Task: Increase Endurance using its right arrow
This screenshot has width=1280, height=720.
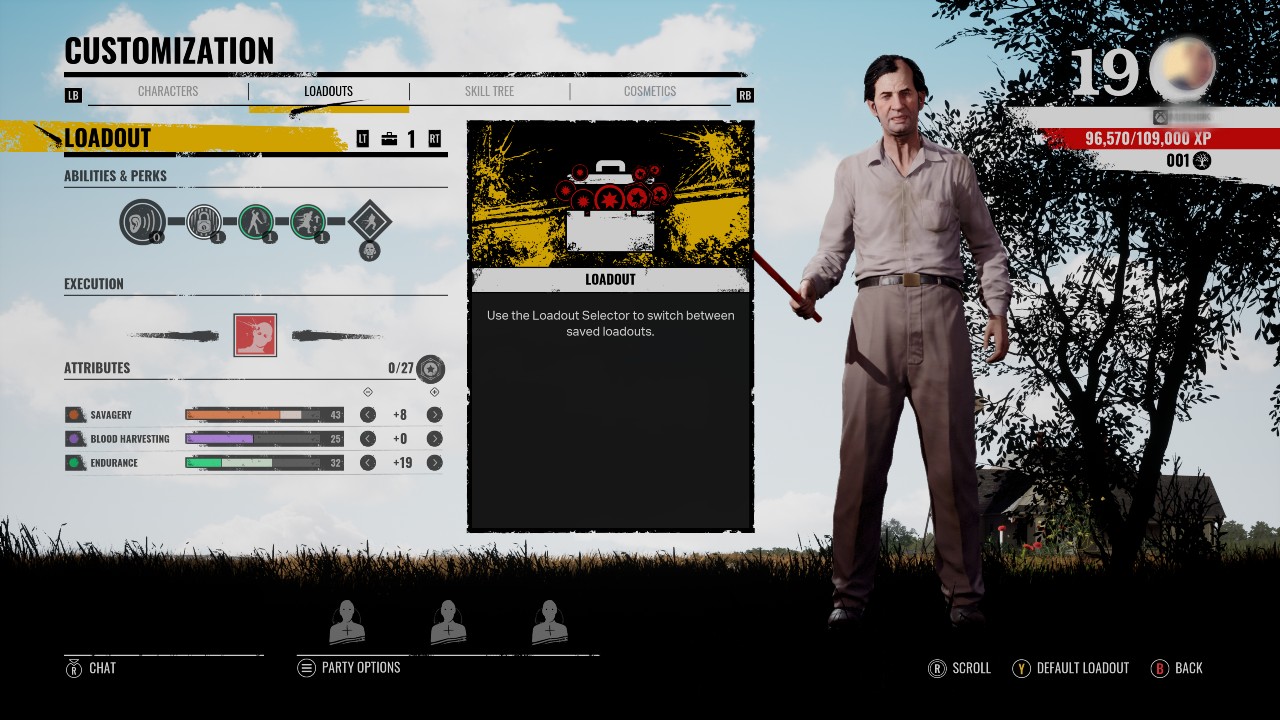Action: click(x=434, y=463)
